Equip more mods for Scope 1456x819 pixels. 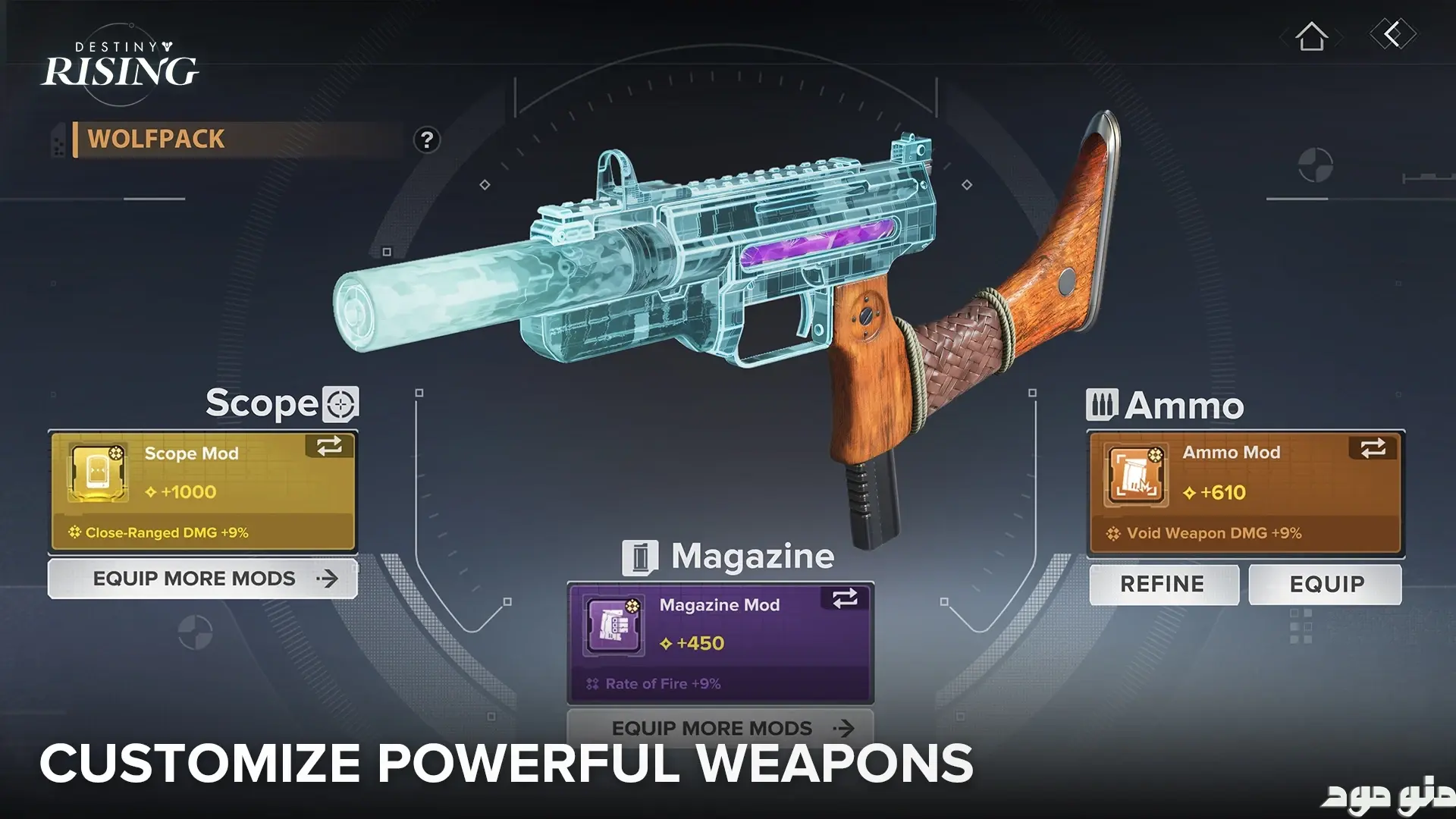tap(202, 579)
